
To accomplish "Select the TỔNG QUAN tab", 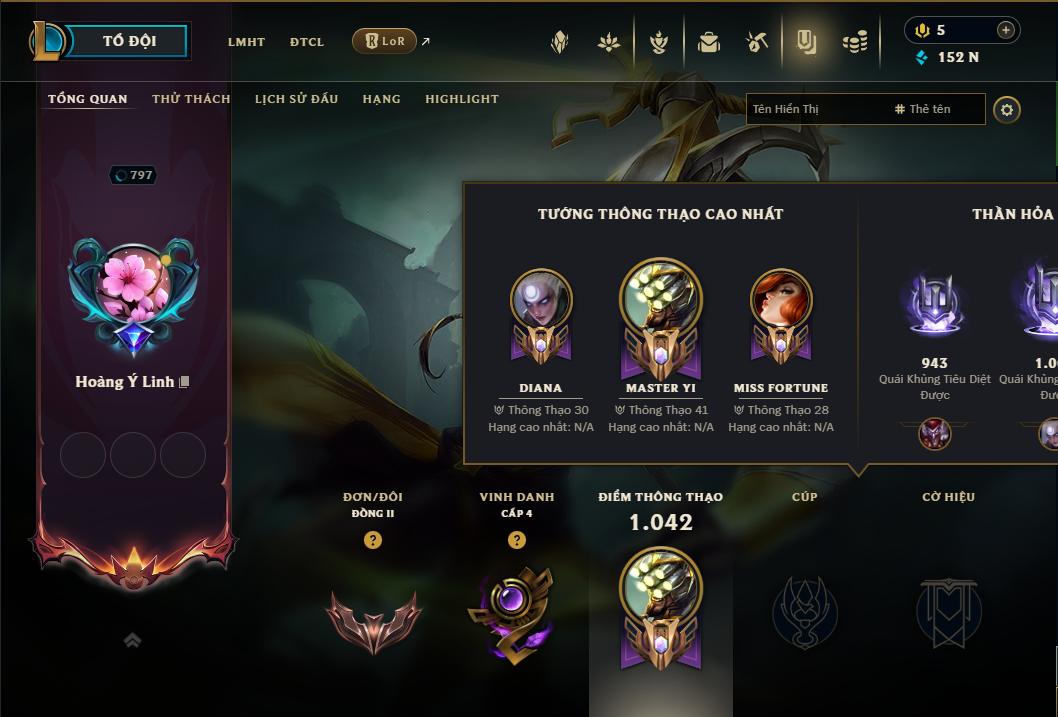I will (x=88, y=99).
